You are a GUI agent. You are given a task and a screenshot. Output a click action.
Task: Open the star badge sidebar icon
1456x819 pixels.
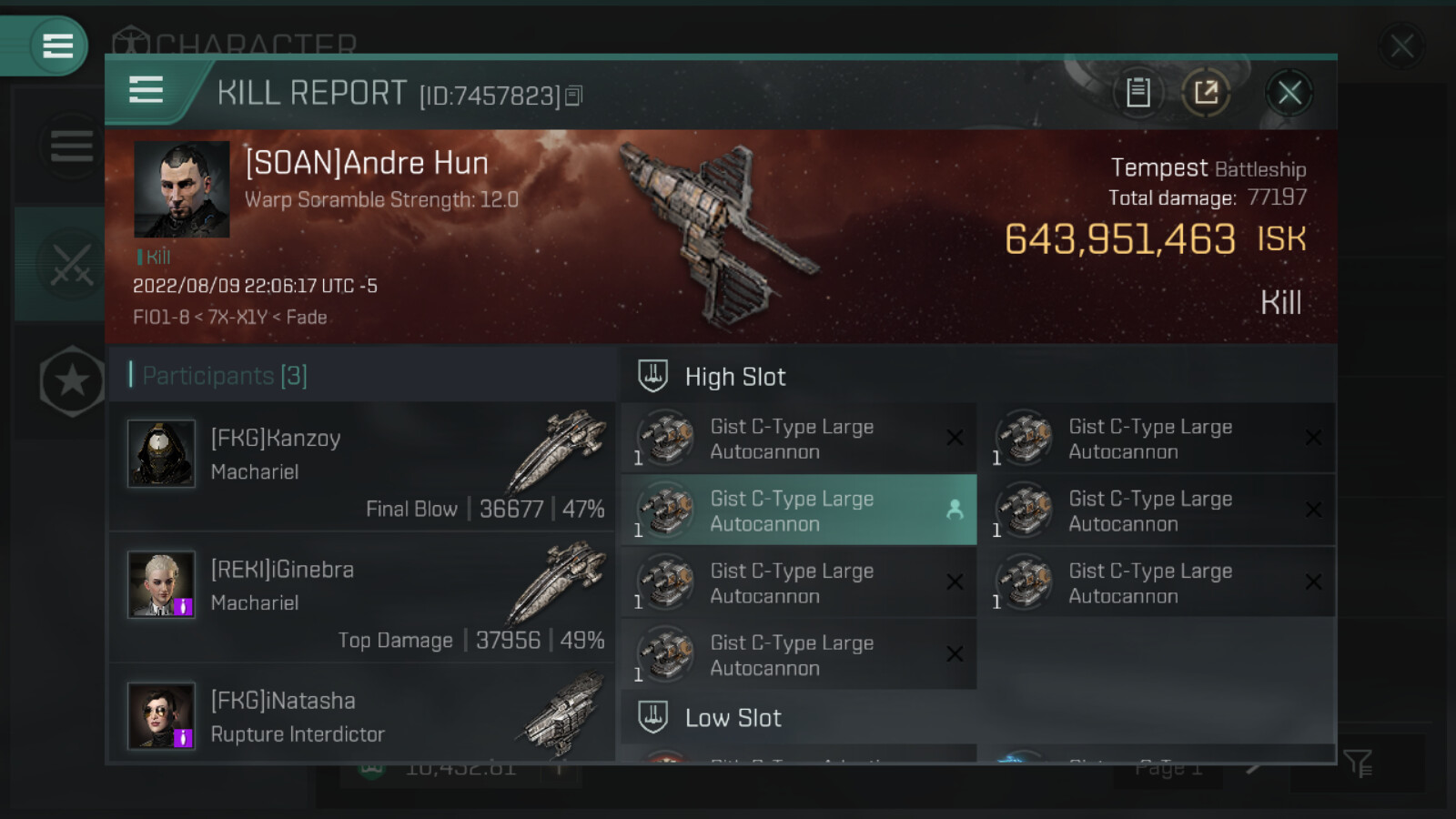tap(72, 381)
